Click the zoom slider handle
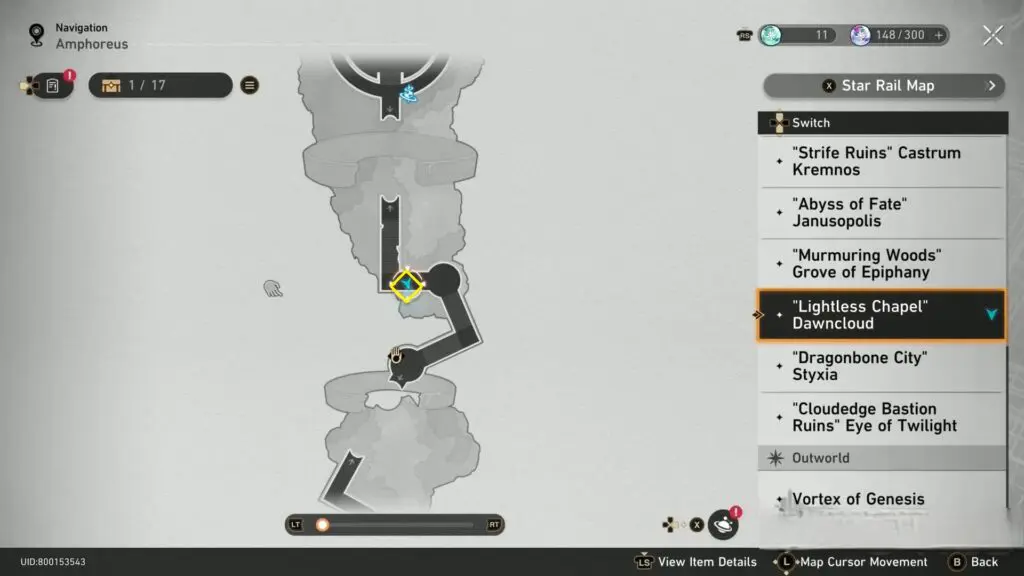The width and height of the screenshot is (1024, 576). point(322,524)
